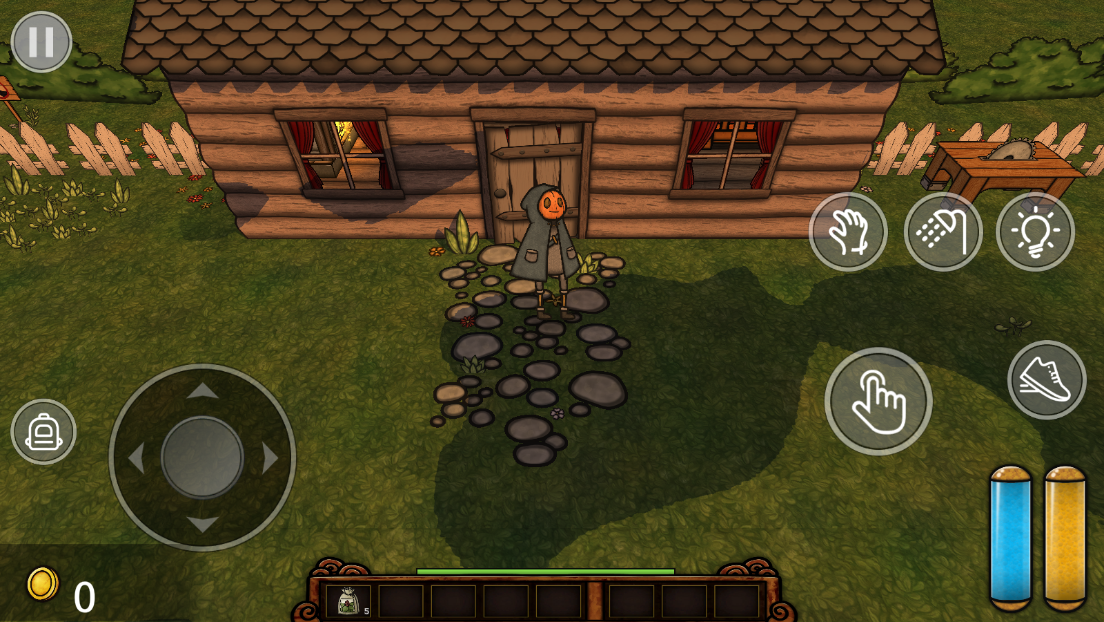
Task: Tap the waving hand action button
Action: click(848, 232)
